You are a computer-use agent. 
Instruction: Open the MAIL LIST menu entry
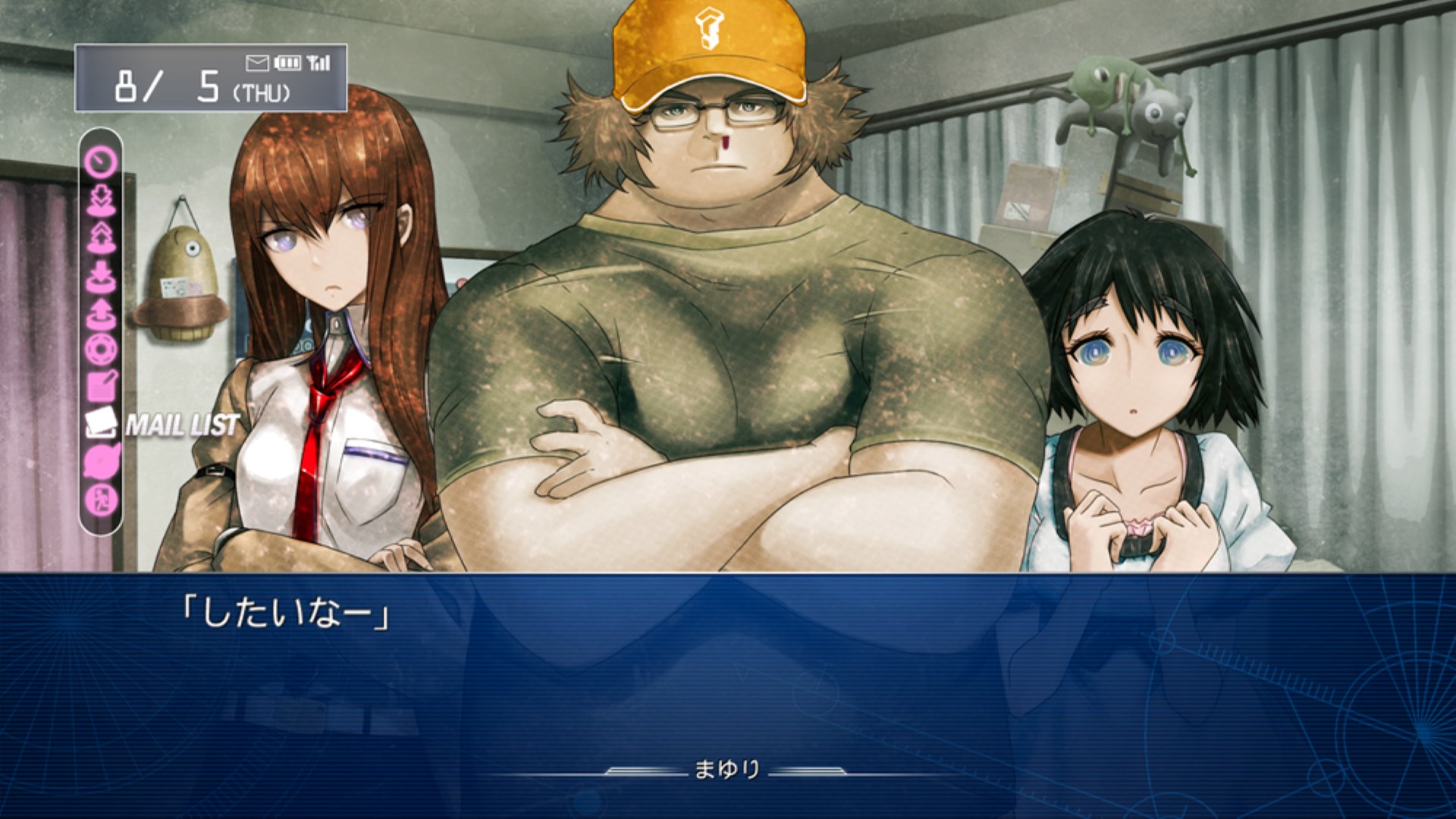tap(182, 425)
